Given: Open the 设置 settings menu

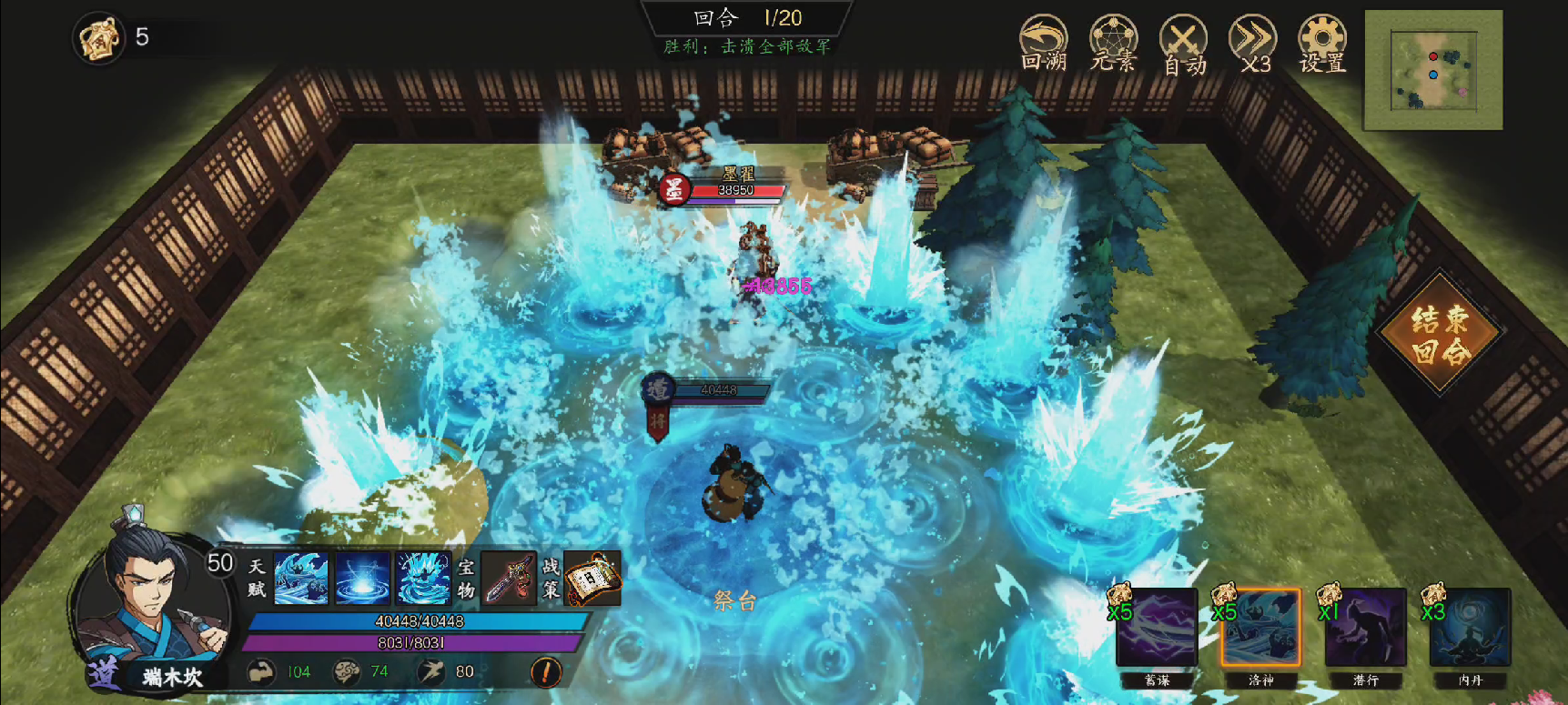Looking at the screenshot, I should tap(1322, 43).
